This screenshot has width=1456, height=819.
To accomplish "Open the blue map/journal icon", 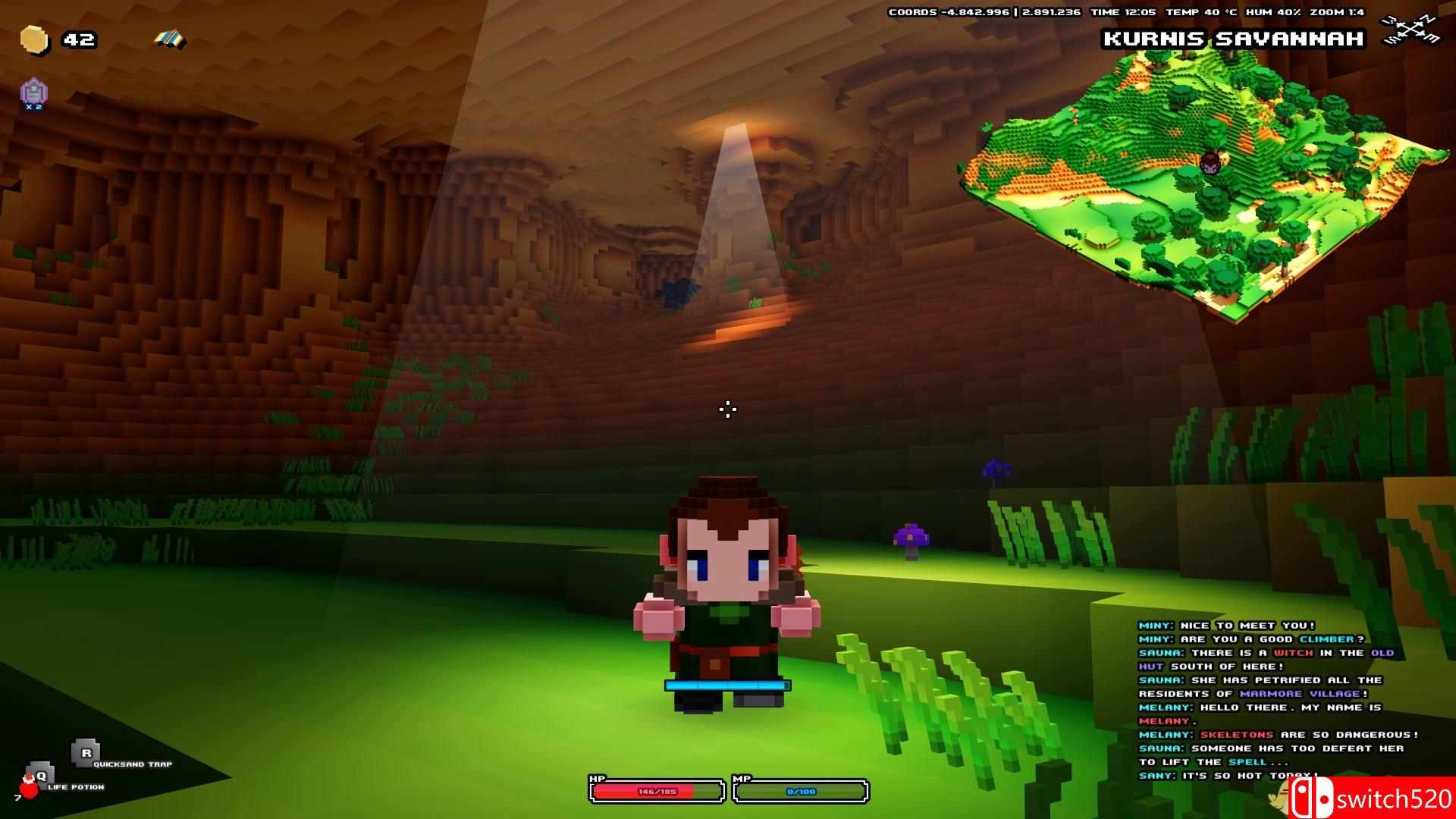I will coord(168,36).
